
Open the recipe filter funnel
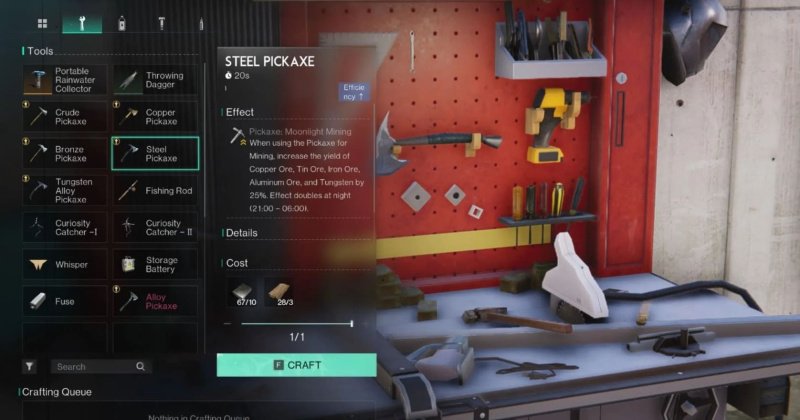30,367
